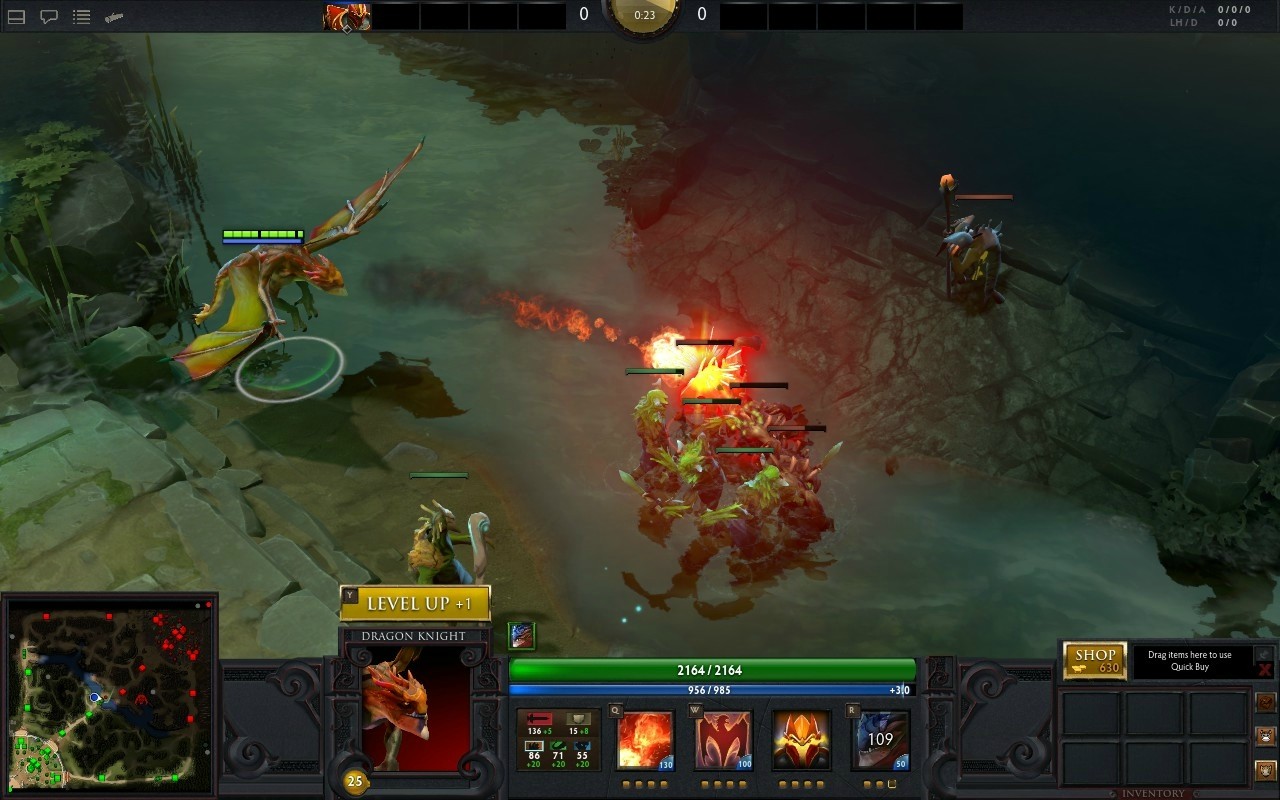
Task: Click the glyph shield button beside inventory
Action: [1265, 770]
